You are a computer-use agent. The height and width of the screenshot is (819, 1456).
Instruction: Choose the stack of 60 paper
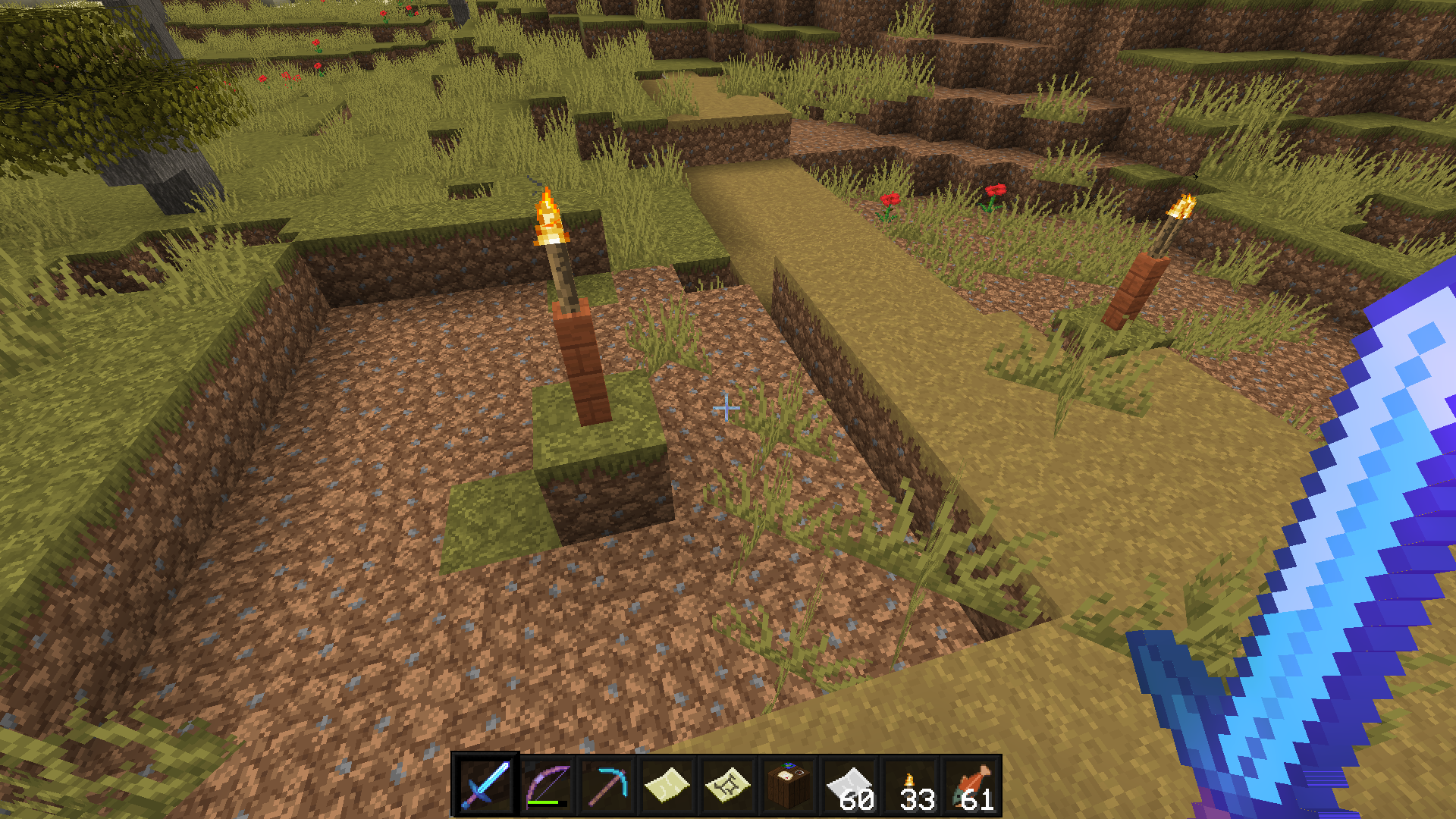(849, 786)
